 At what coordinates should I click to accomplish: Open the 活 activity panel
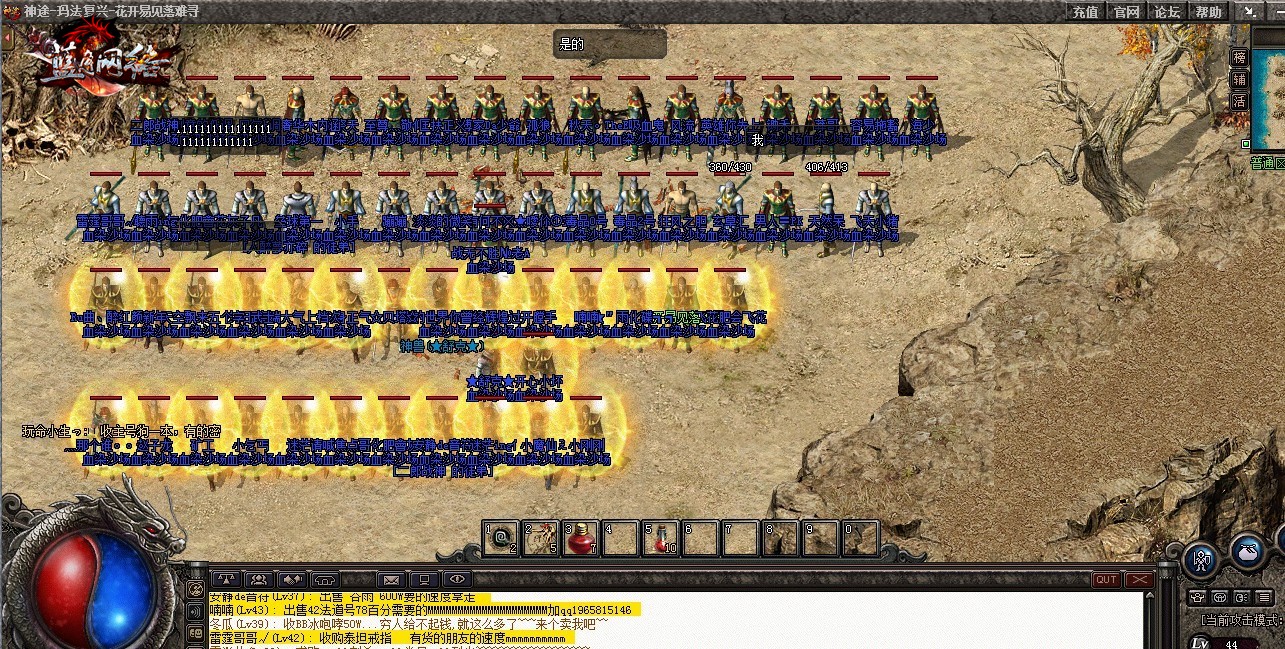pos(1240,101)
